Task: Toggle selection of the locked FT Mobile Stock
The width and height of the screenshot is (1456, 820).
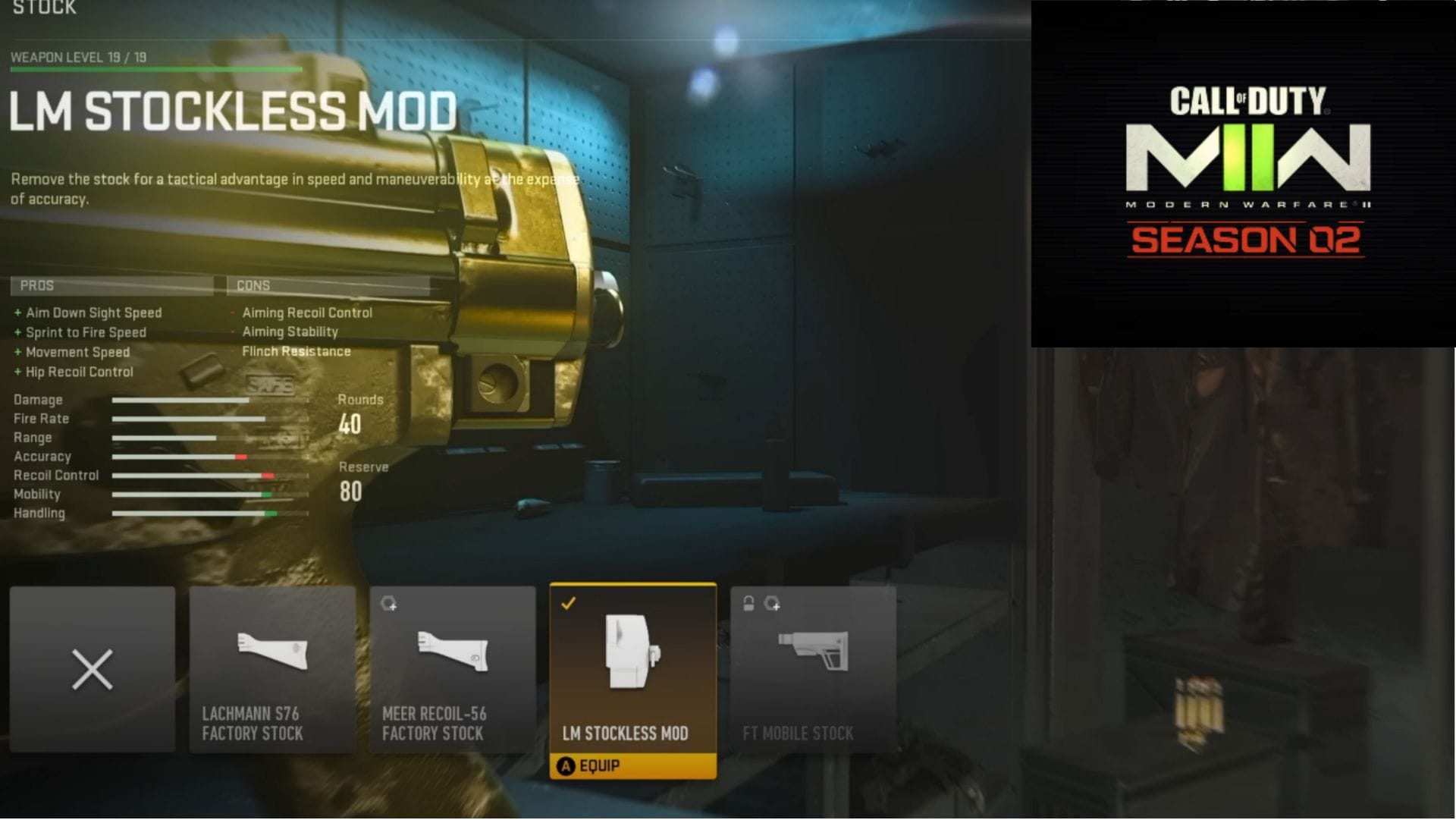Action: (812, 668)
